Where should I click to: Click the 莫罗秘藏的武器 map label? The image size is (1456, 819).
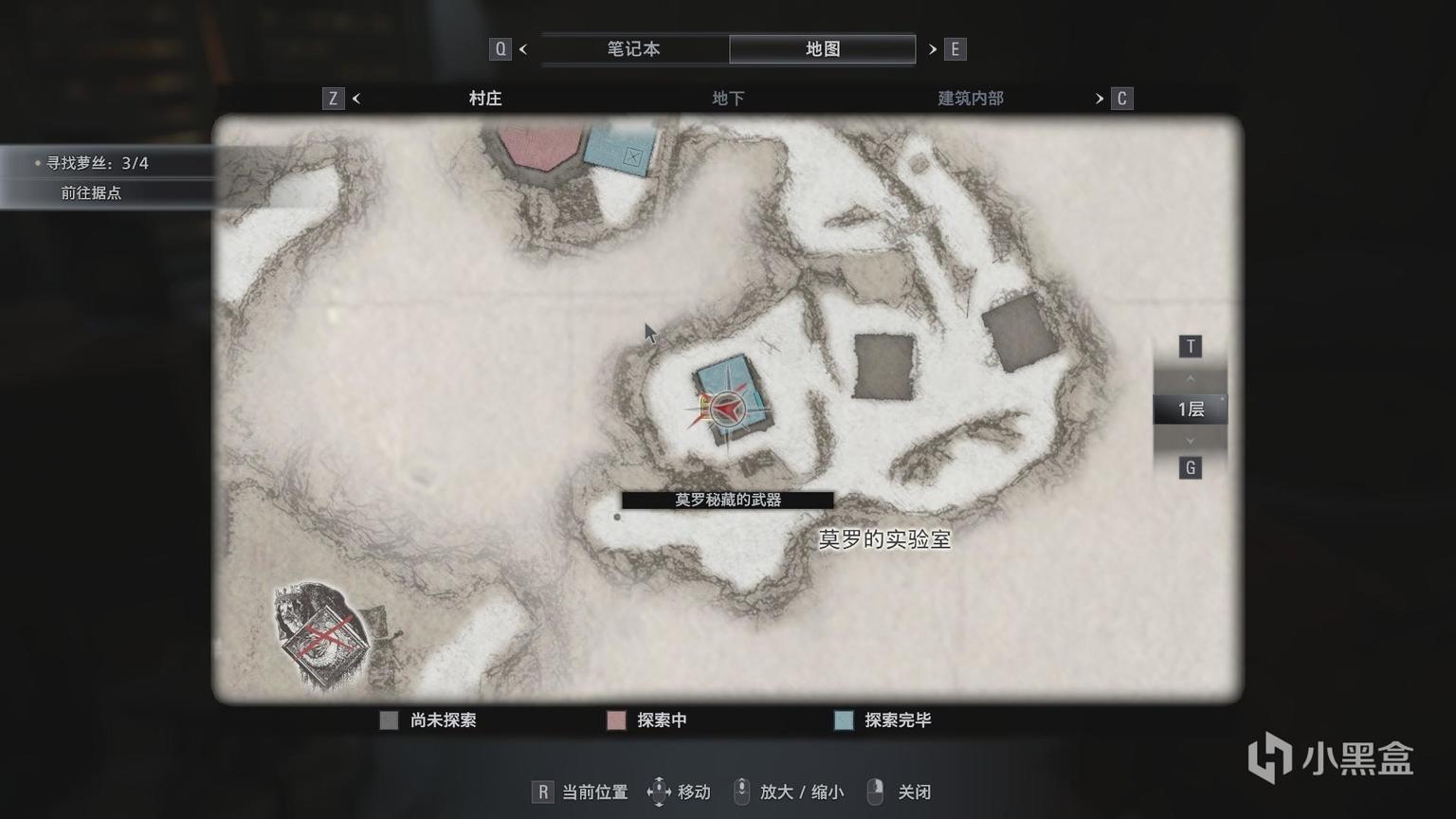(727, 500)
